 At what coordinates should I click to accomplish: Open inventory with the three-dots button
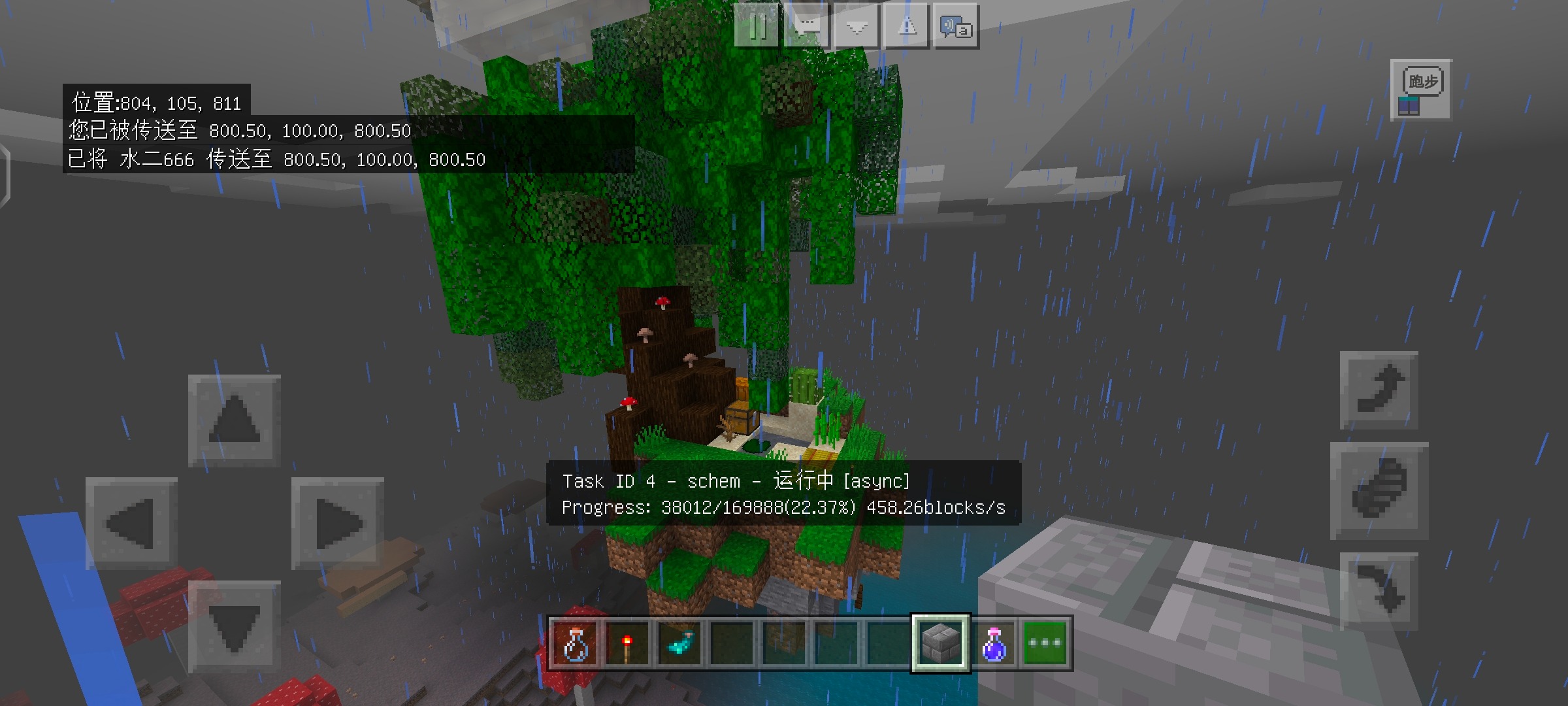click(x=1045, y=643)
